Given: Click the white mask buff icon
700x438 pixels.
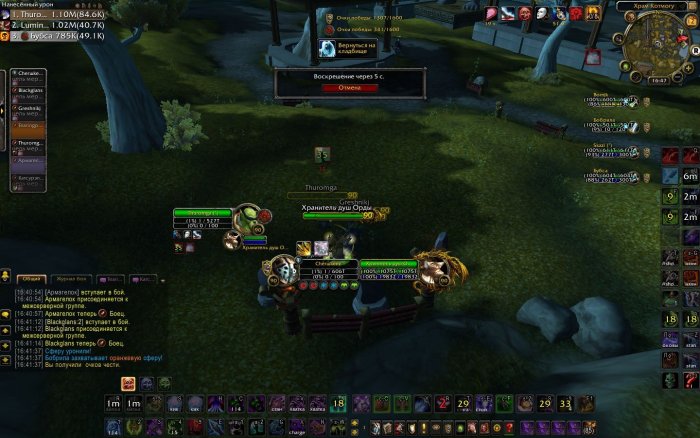Looking at the screenshot, I should click(x=542, y=13).
